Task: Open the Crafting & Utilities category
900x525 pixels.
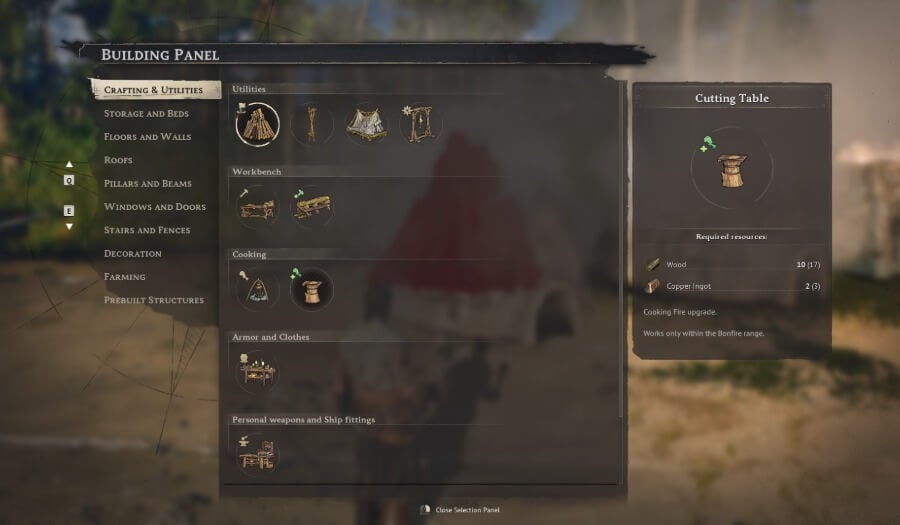Action: [153, 90]
